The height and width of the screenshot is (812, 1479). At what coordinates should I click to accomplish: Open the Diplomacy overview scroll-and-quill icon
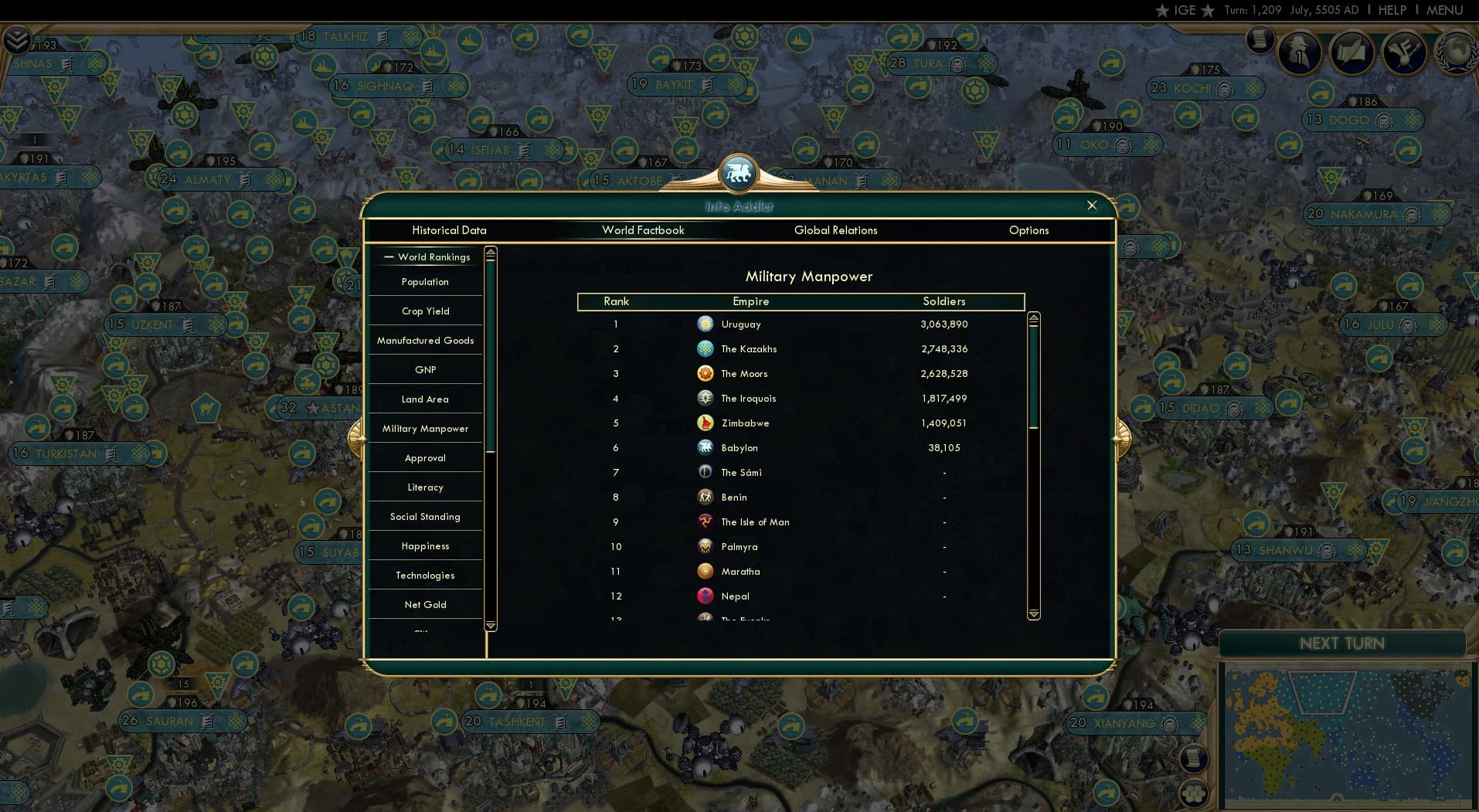(1352, 53)
